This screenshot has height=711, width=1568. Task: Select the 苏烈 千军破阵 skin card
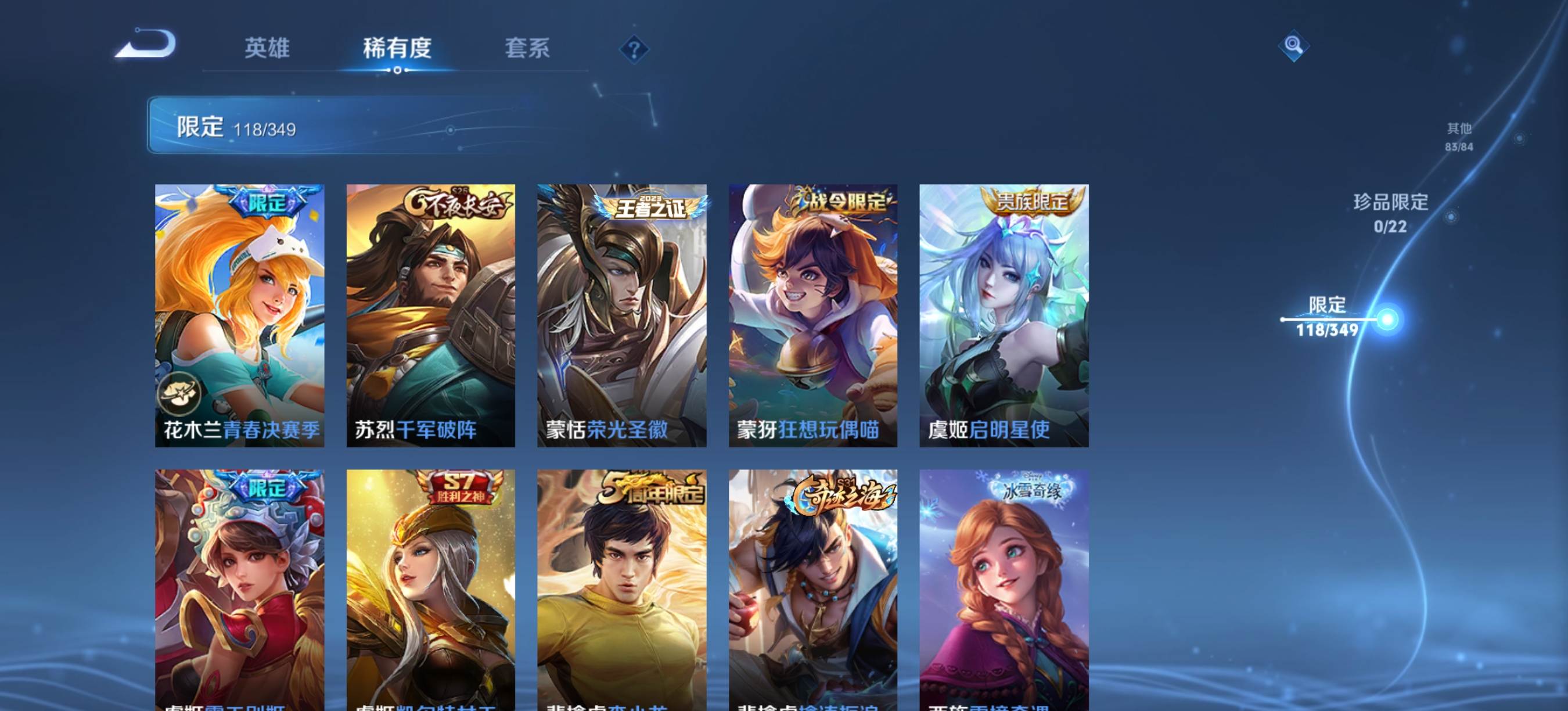pos(430,315)
